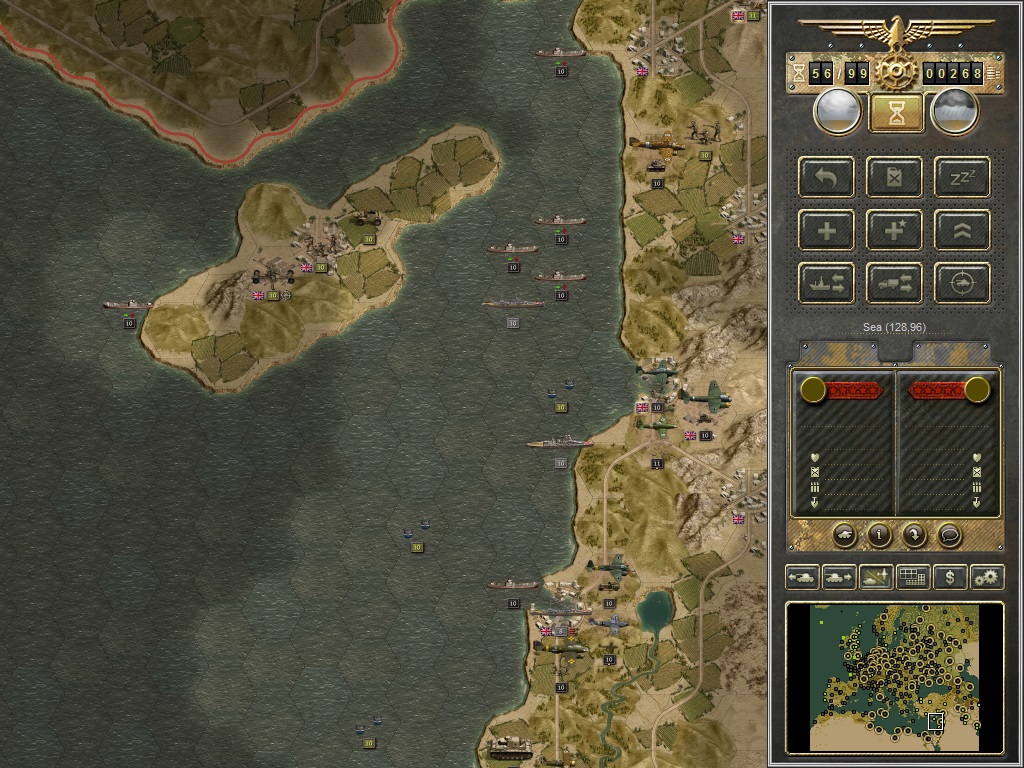This screenshot has height=768, width=1024.
Task: Open the purchase screen dollar button
Action: pyautogui.click(x=950, y=577)
